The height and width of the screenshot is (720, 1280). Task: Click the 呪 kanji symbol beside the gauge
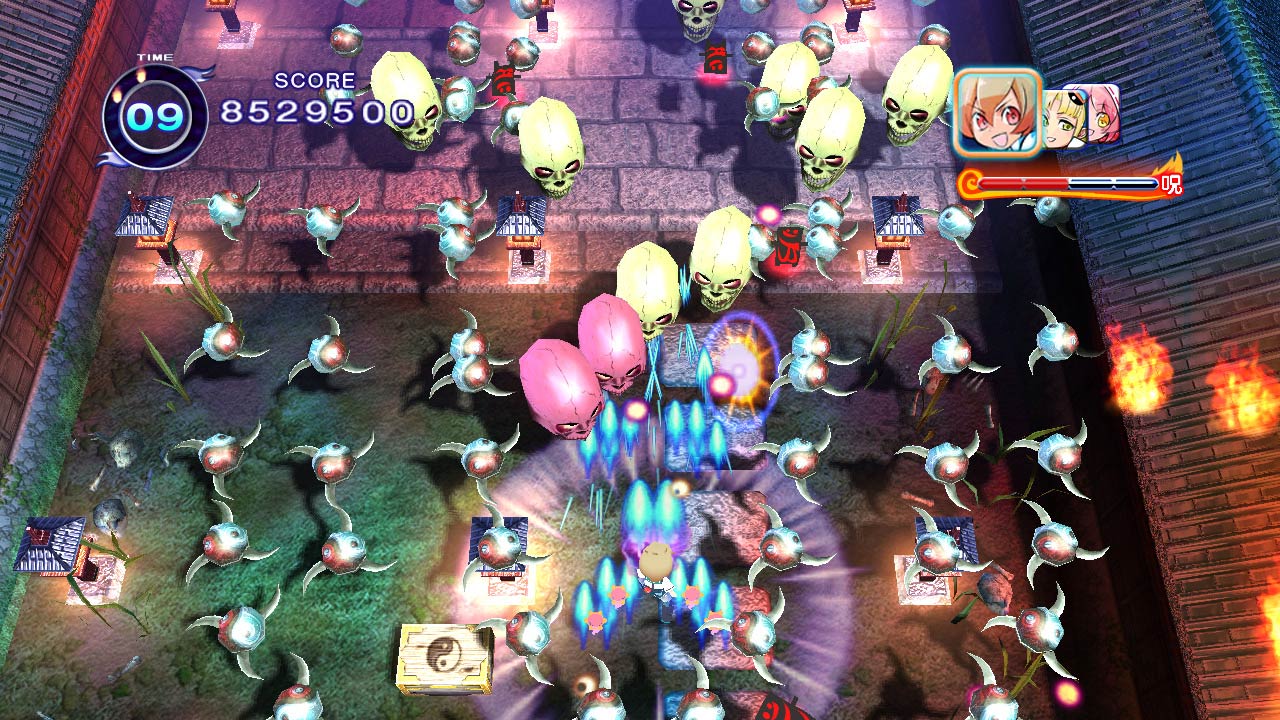(x=1170, y=183)
